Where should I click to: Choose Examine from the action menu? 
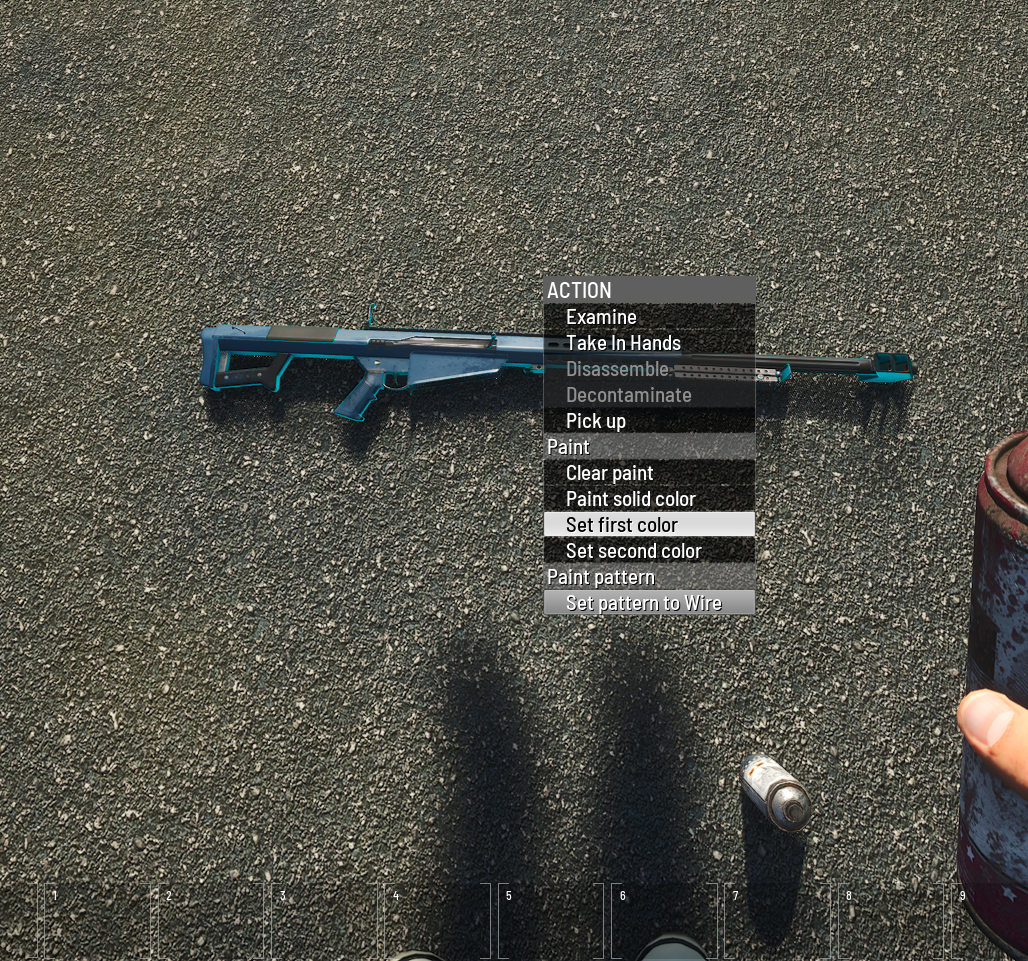[601, 317]
